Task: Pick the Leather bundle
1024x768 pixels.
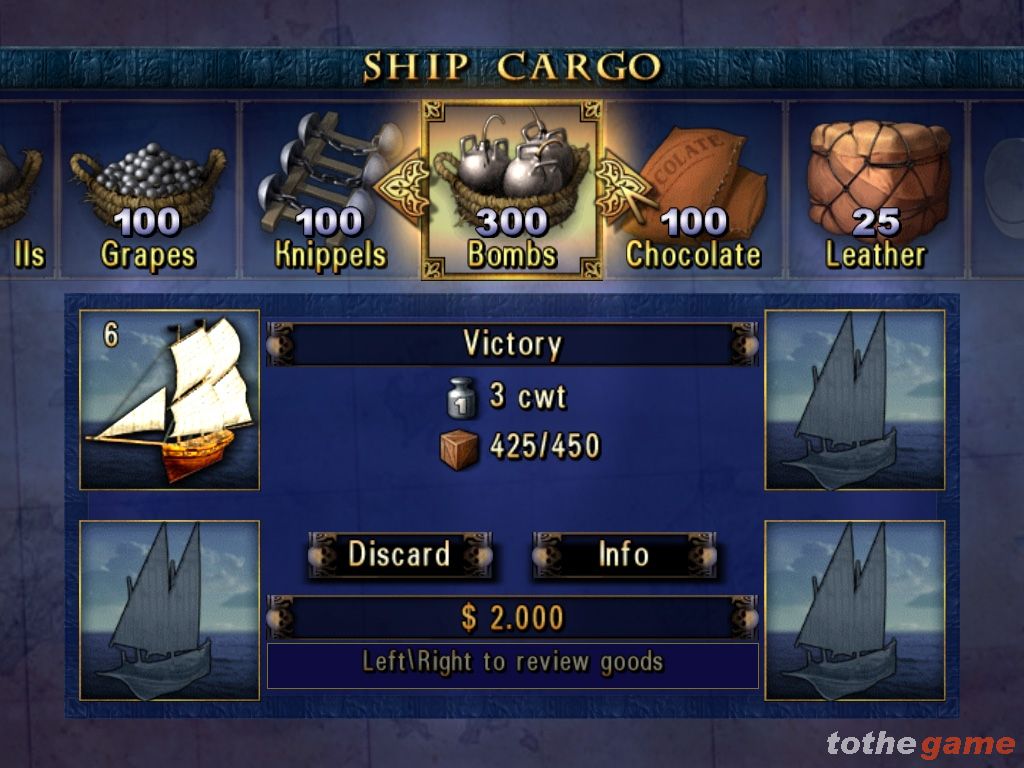Action: [x=876, y=190]
